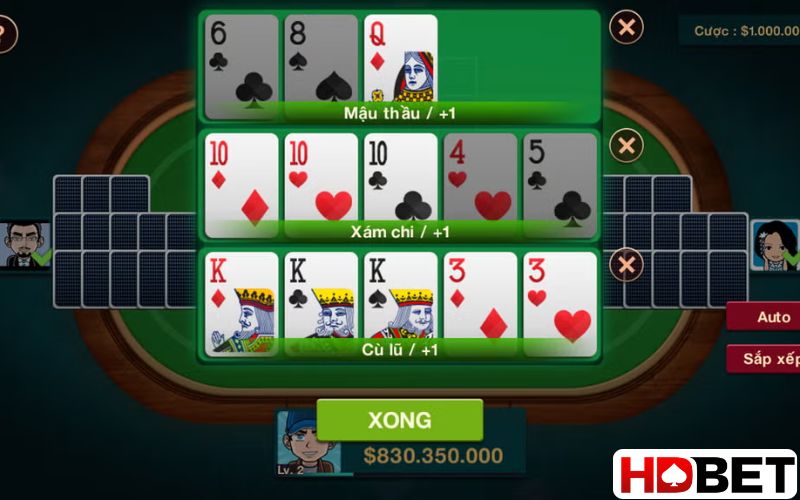
Task: Pick the 8 of spades card
Action: pos(320,58)
